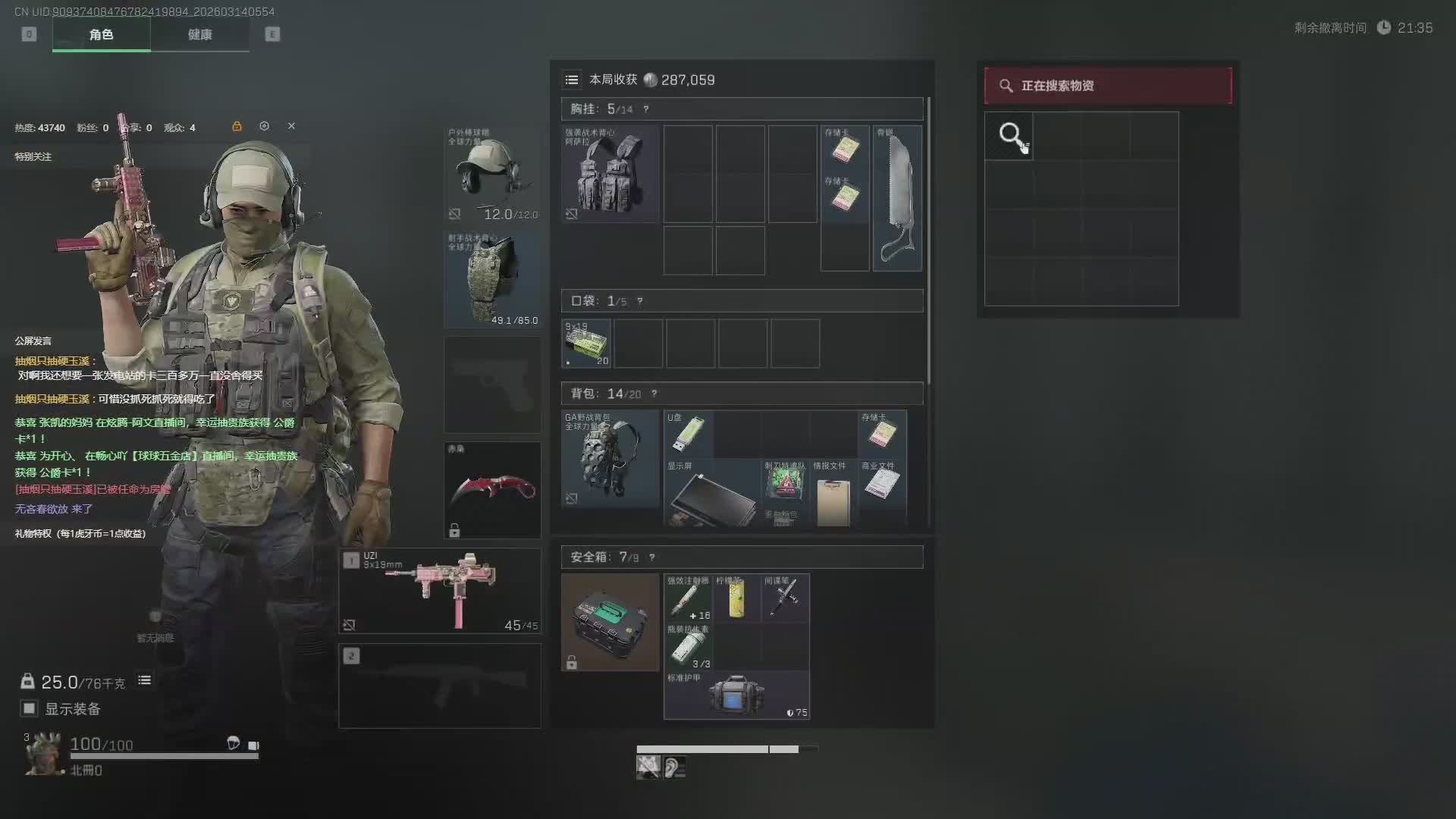Select the equipped helmet with headset
This screenshot has height=819, width=1456.
pyautogui.click(x=492, y=174)
